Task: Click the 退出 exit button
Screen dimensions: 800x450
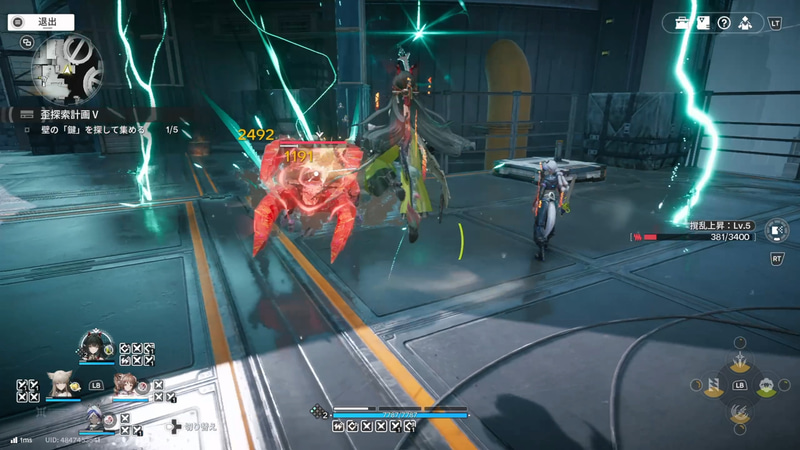Action: [40, 21]
